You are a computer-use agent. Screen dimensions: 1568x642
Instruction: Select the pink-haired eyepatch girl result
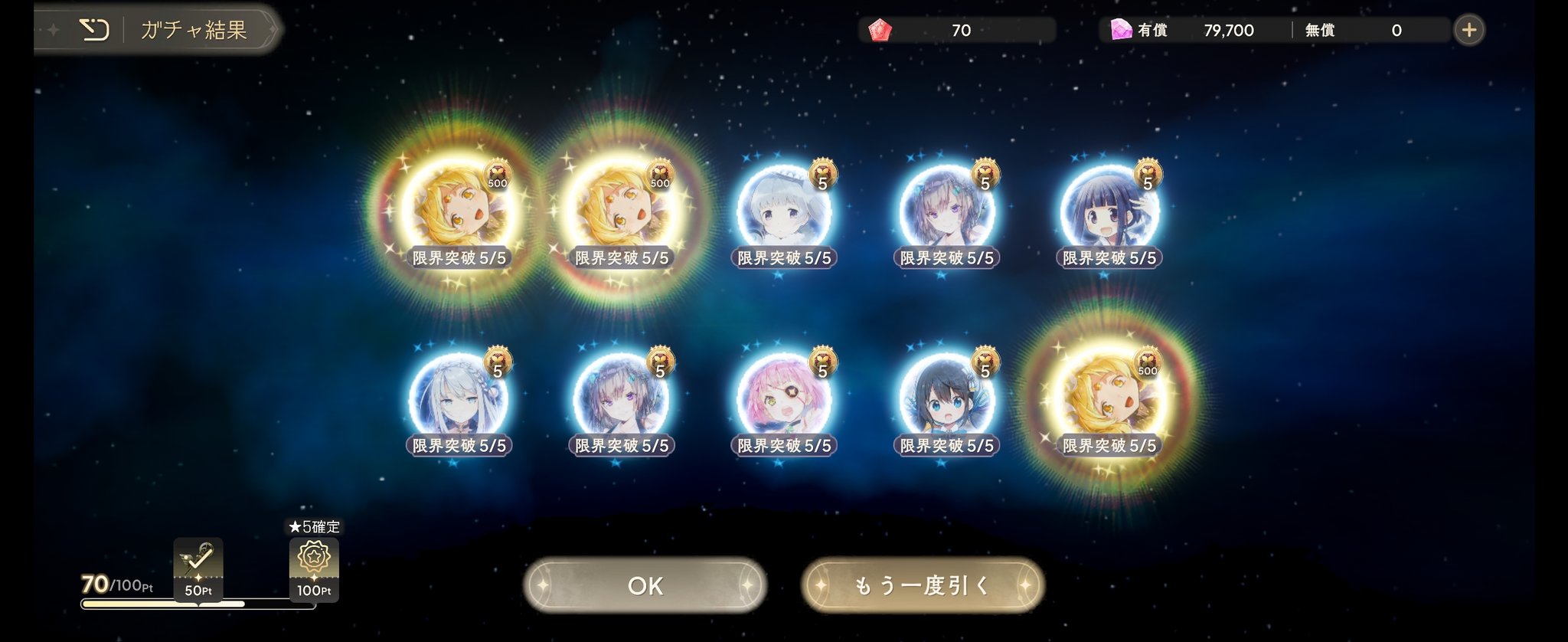pos(784,400)
